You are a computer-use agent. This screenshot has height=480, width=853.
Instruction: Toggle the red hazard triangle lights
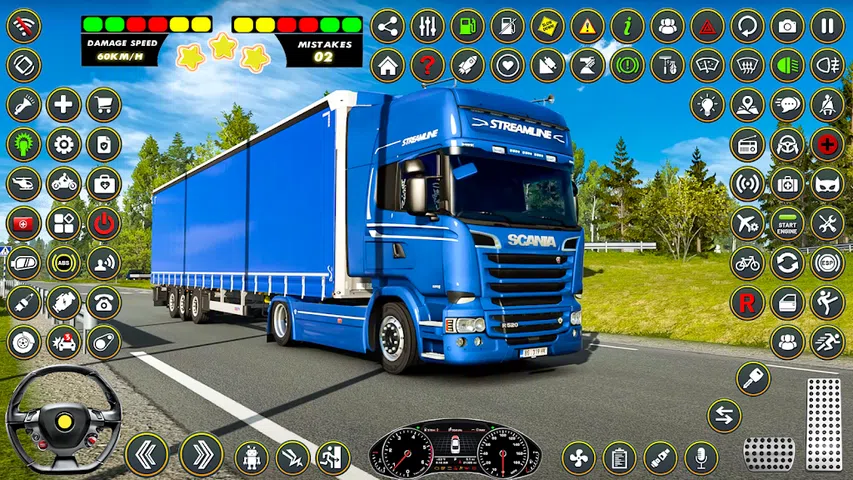click(707, 26)
